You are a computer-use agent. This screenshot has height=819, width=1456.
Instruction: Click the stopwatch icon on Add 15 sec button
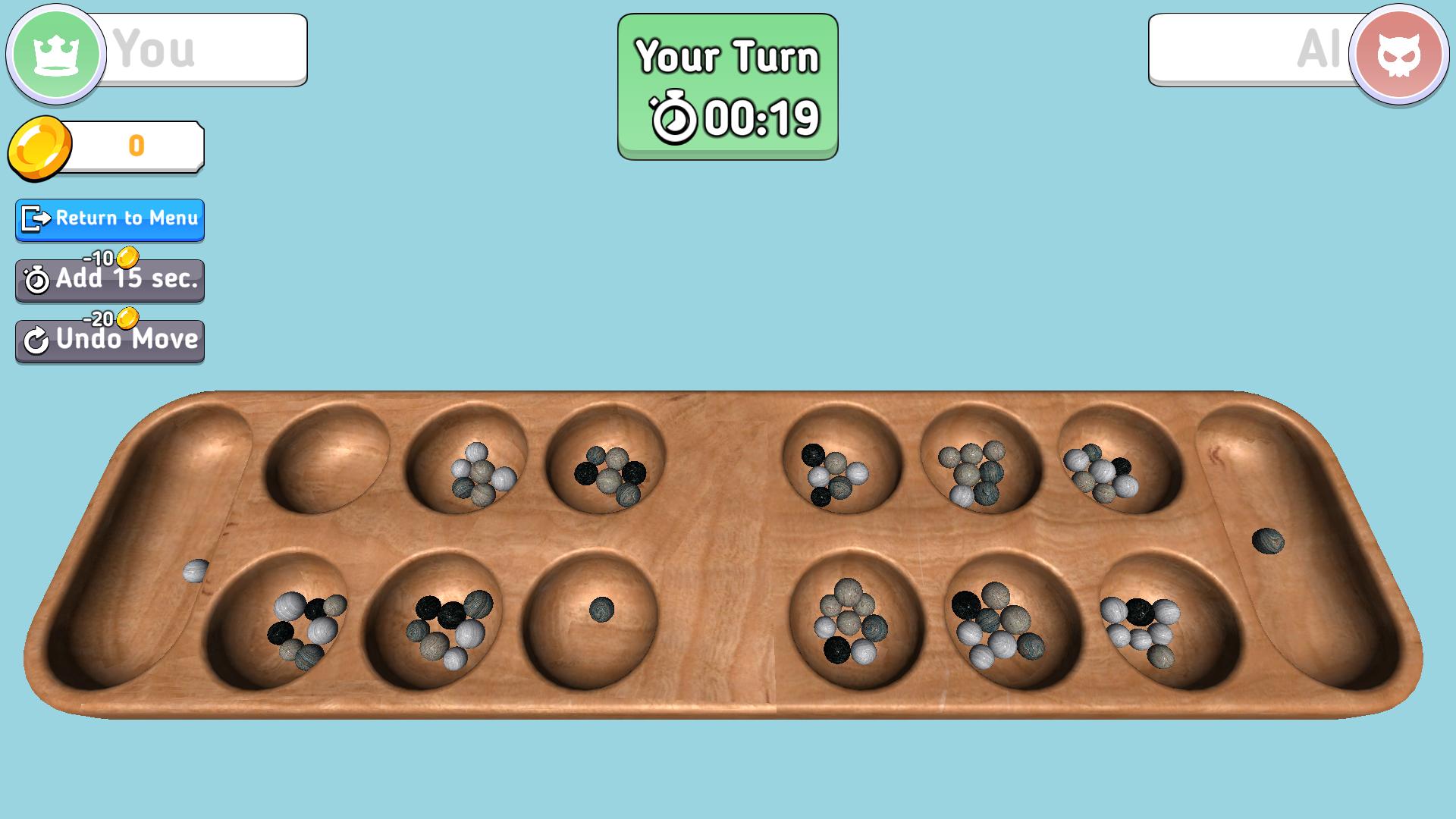[36, 281]
